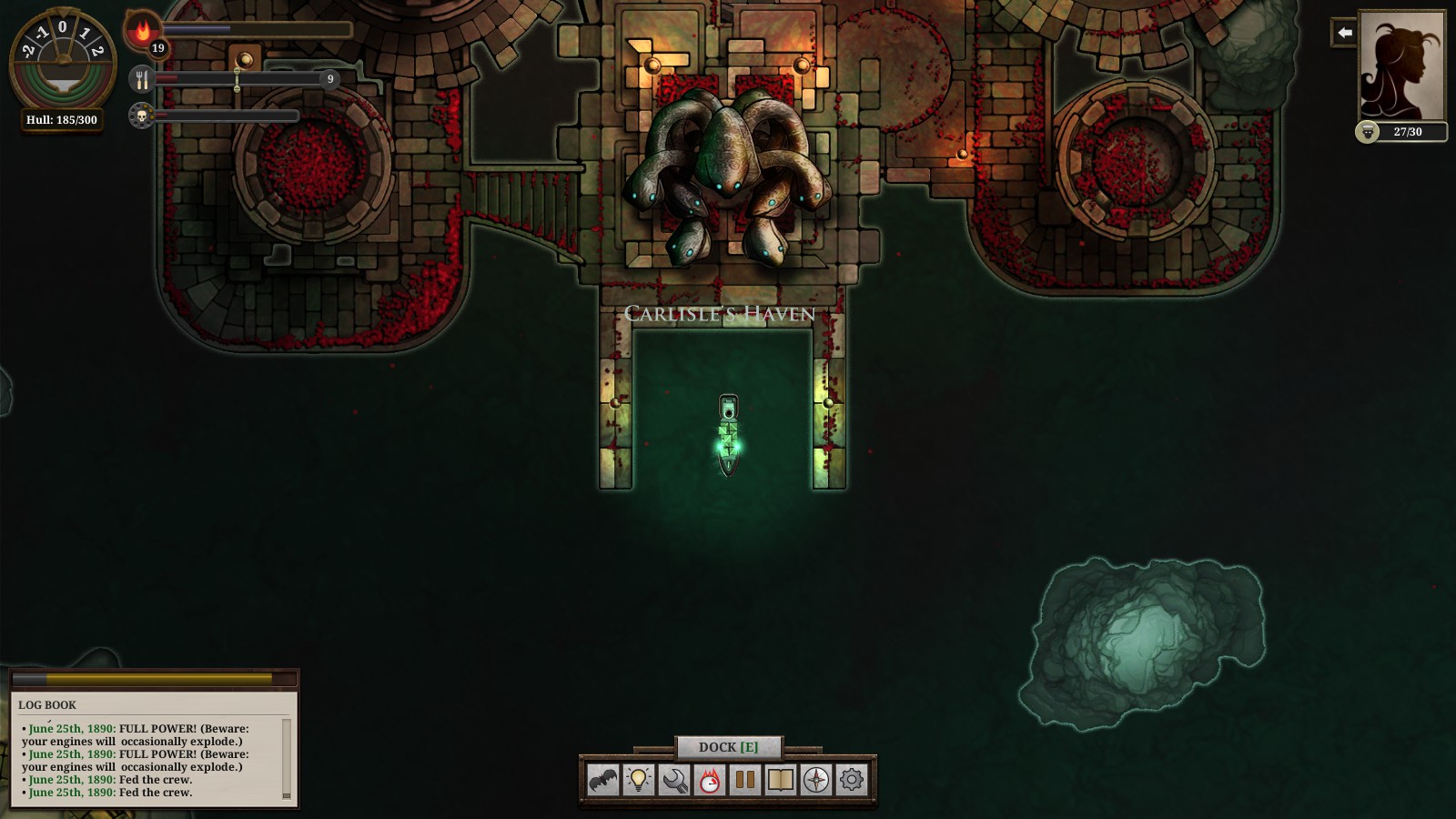Image resolution: width=1456 pixels, height=819 pixels.
Task: Open the gear settings menu
Action: pyautogui.click(x=852, y=780)
